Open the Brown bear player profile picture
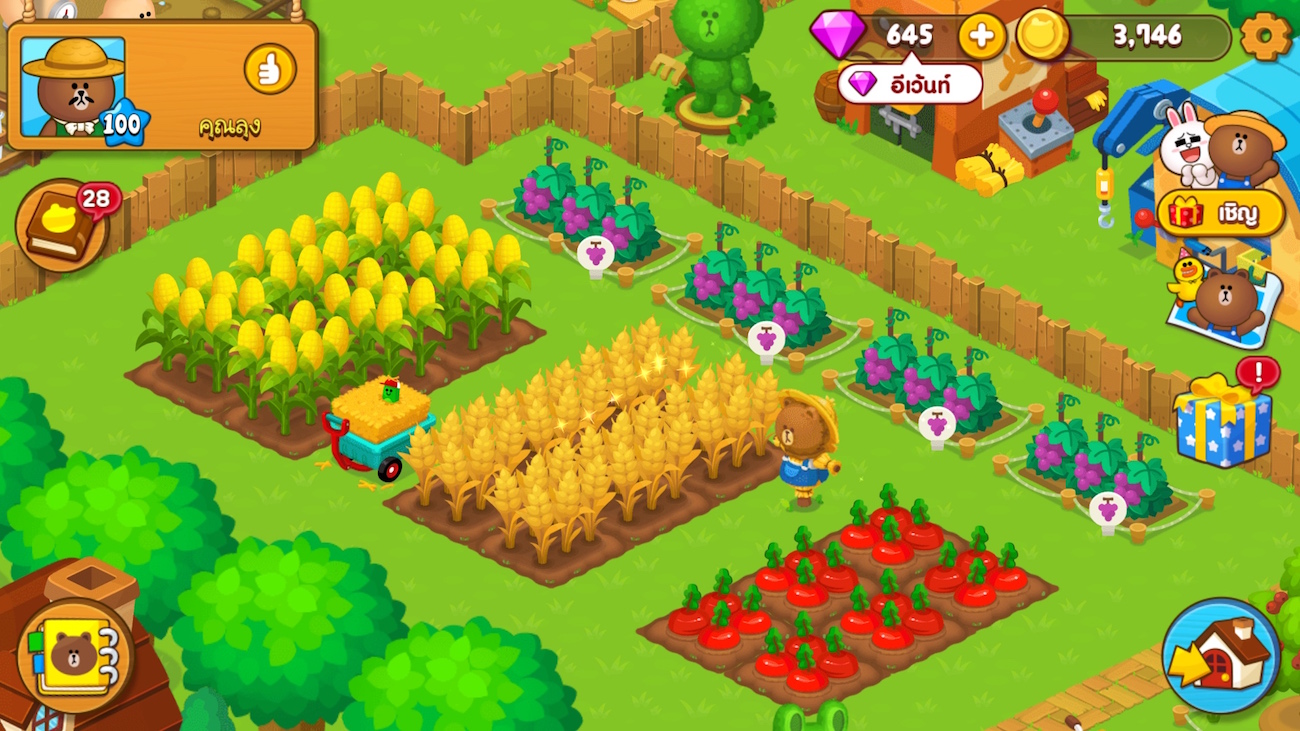This screenshot has width=1300, height=731. (x=74, y=88)
